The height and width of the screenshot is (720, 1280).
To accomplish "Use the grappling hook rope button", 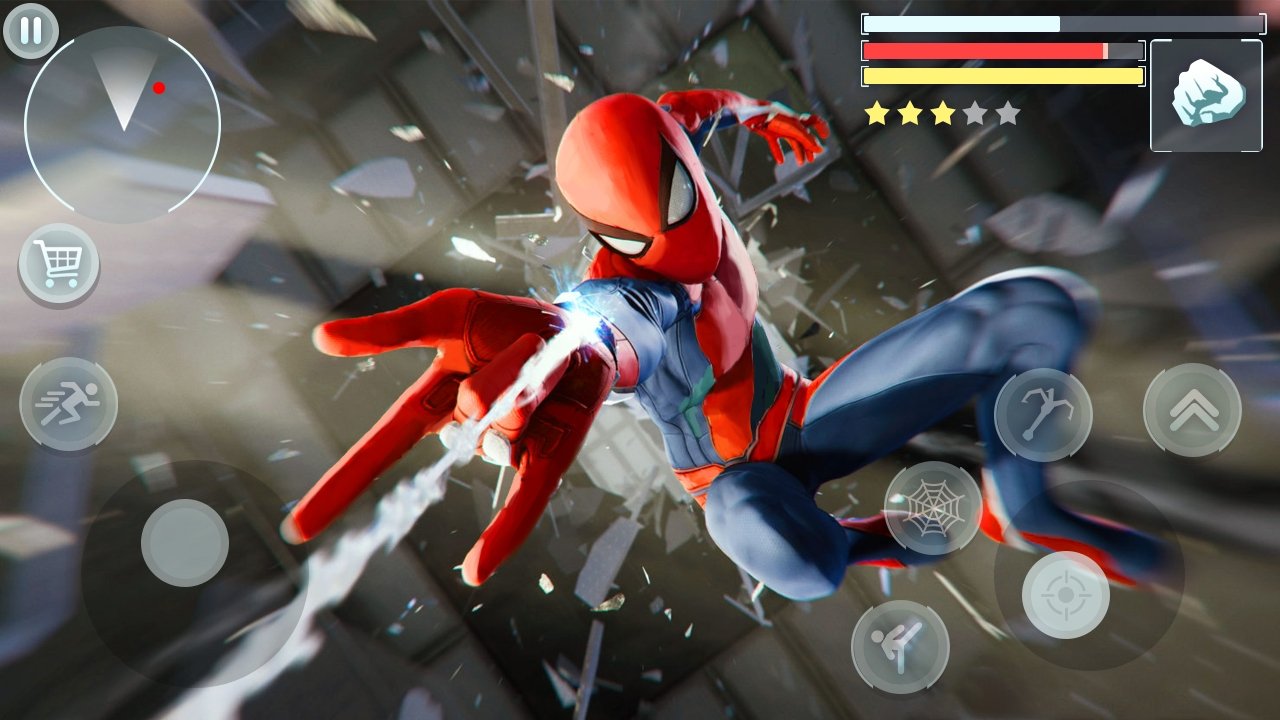I will (1043, 415).
